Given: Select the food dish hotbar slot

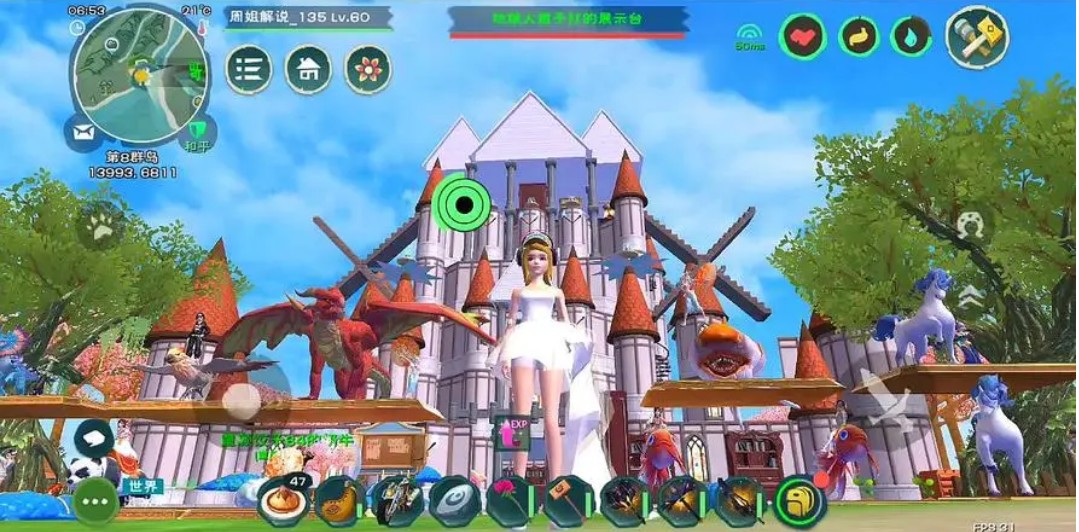Looking at the screenshot, I should (x=282, y=500).
